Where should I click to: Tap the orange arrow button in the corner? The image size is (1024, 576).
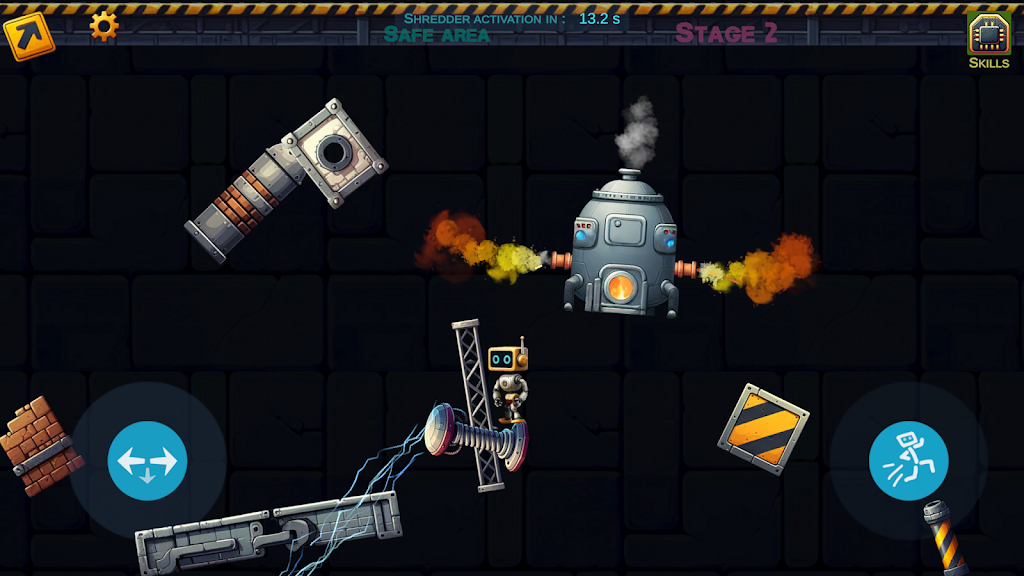(27, 36)
